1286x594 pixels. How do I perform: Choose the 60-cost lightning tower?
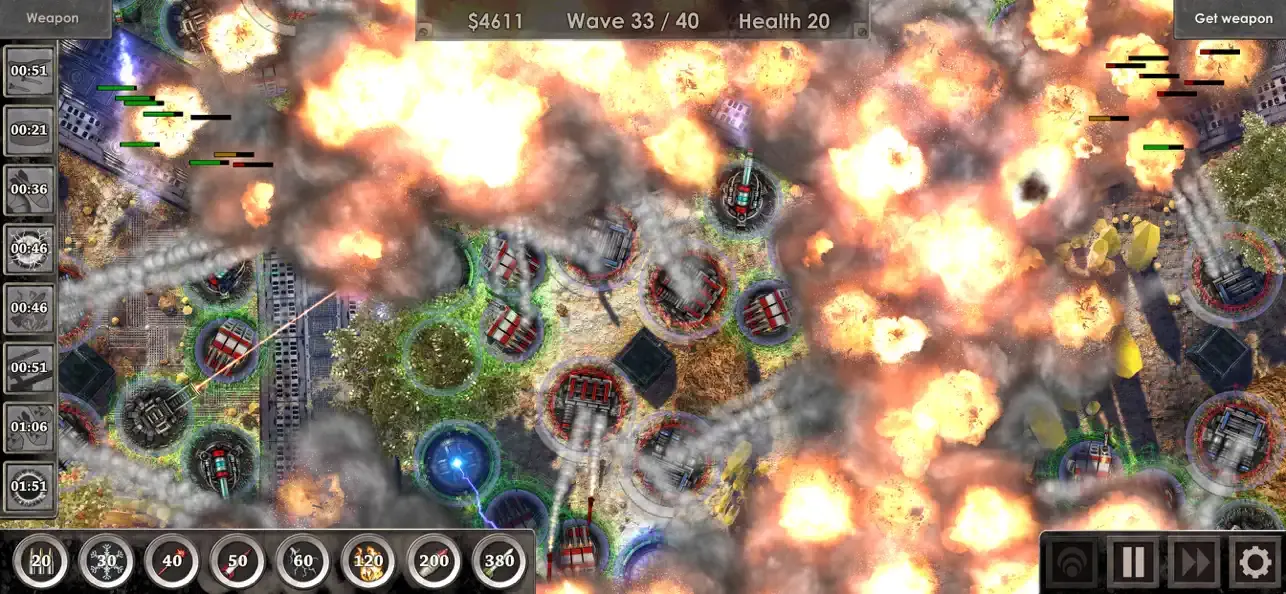tap(303, 561)
